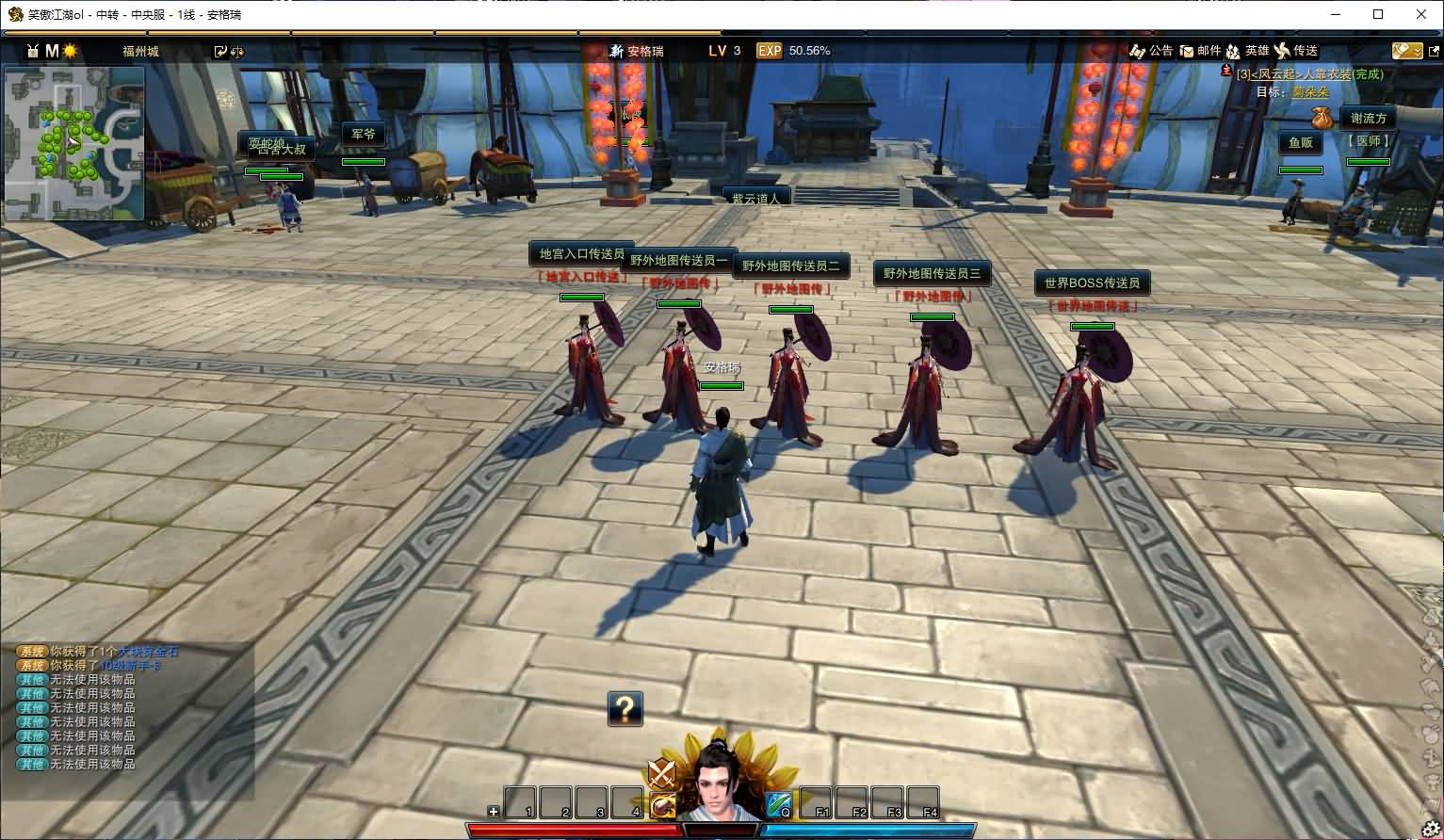This screenshot has height=840, width=1444.
Task: Toggle the crossed swords combat mode icon
Action: [662, 774]
